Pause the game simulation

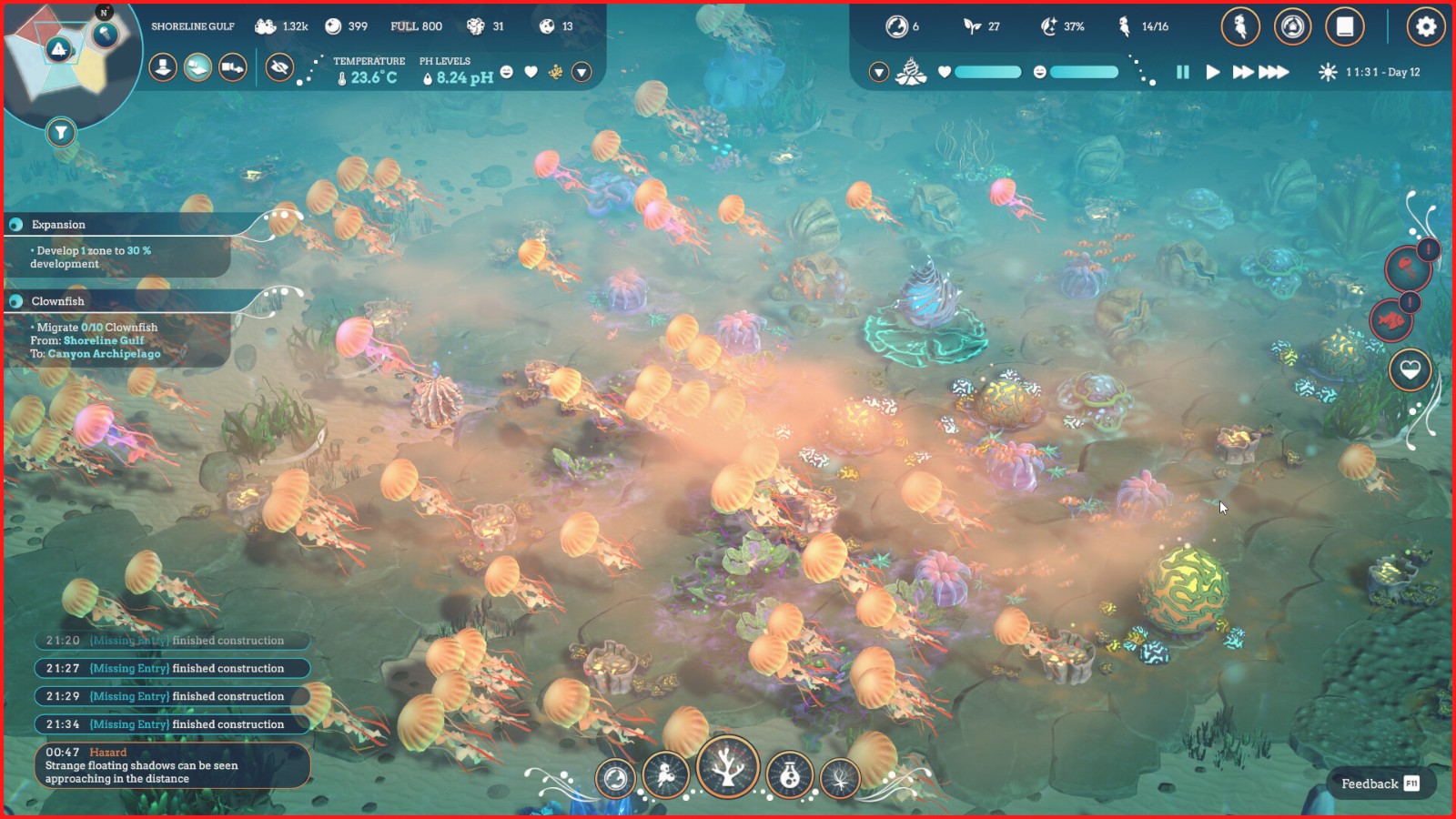[1182, 72]
